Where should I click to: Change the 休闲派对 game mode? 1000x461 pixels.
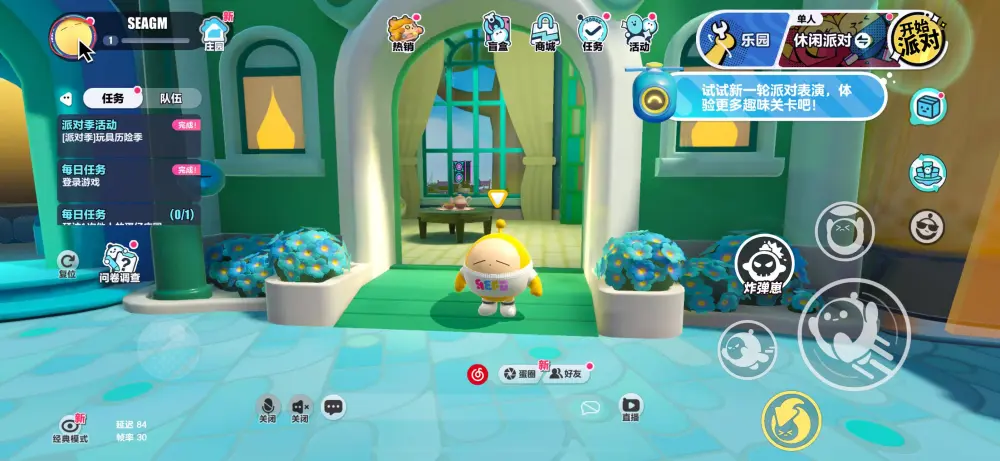[x=829, y=40]
